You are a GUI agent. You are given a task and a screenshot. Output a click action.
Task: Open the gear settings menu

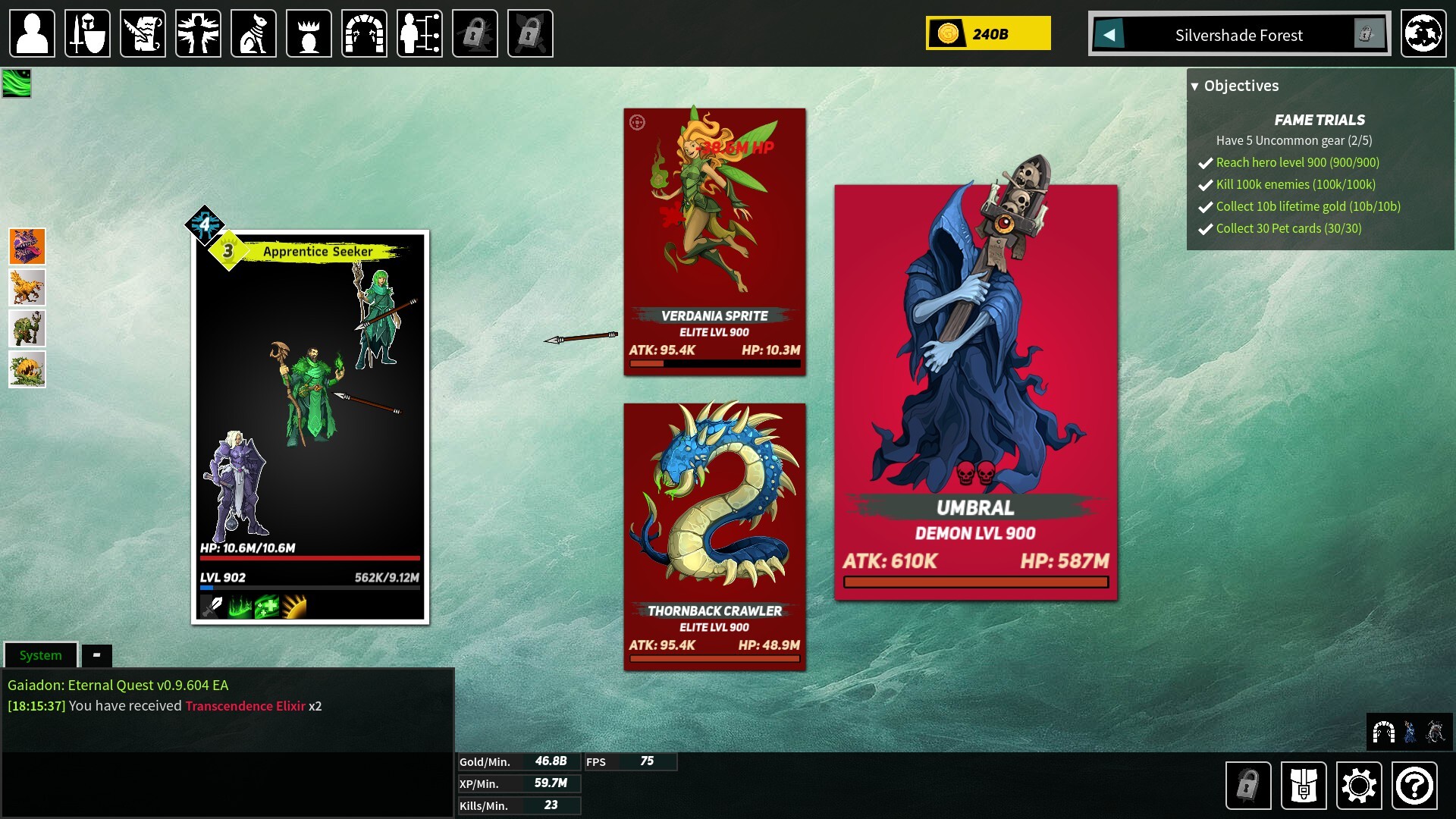tap(1359, 786)
